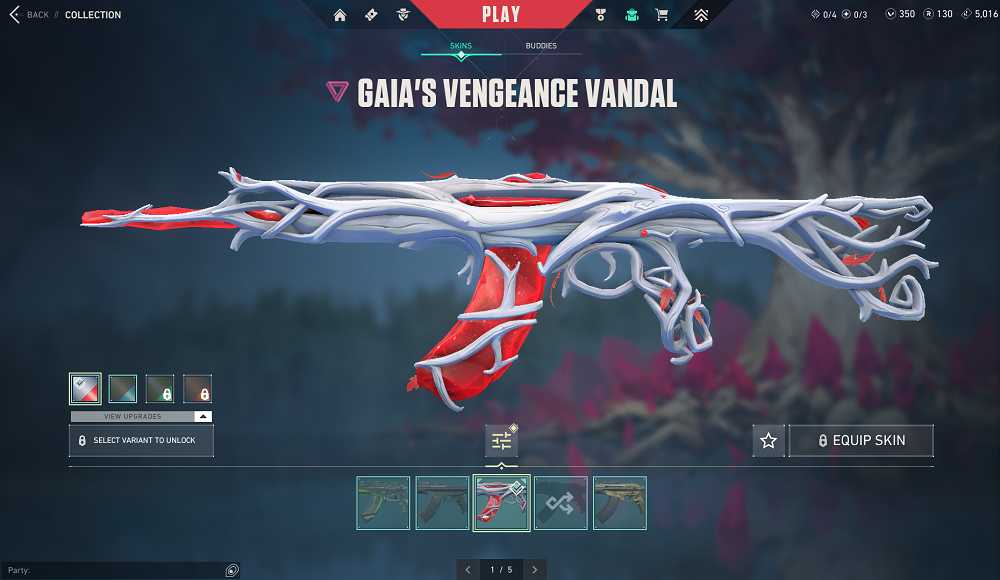Switch to the Buddies tab

541,46
